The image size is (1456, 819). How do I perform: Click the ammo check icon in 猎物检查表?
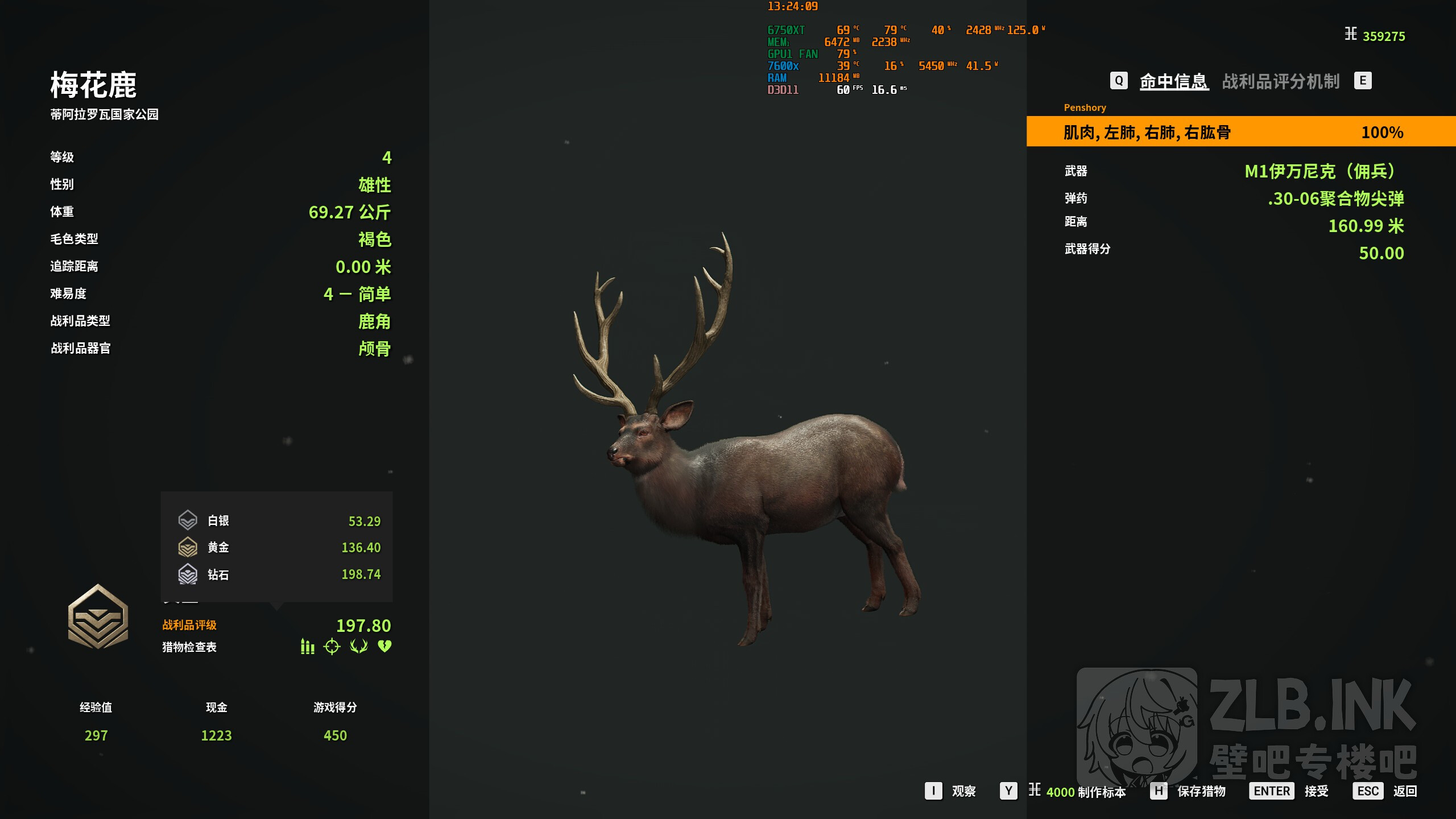coord(307,647)
